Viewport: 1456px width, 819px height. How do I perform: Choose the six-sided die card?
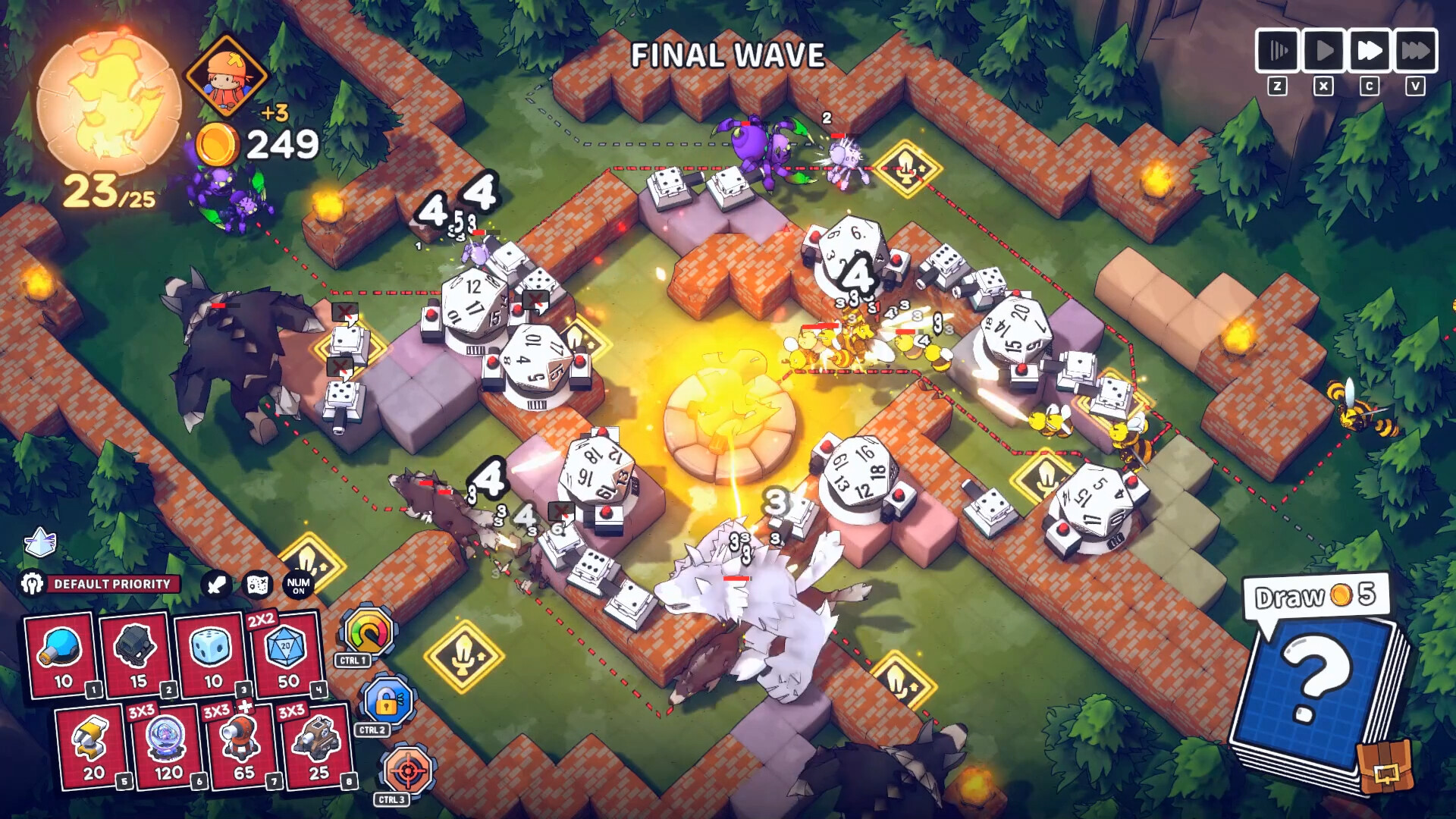coord(212,654)
